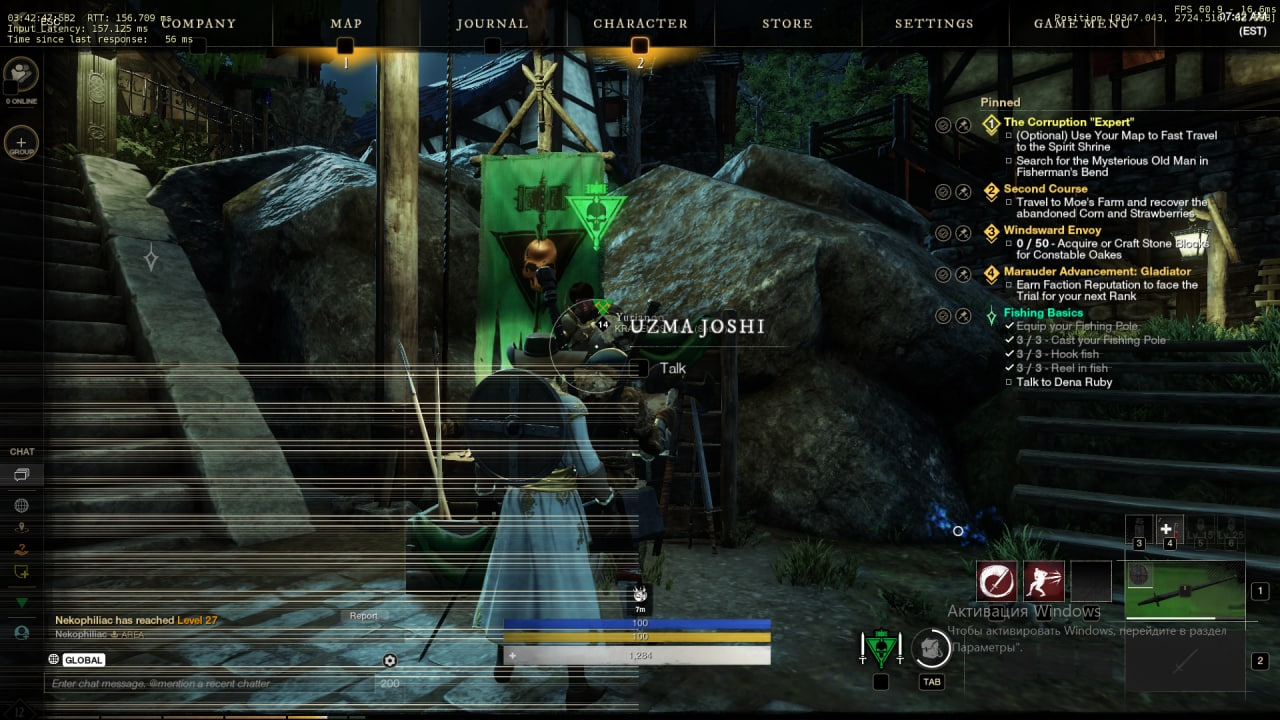Image resolution: width=1280 pixels, height=720 pixels.
Task: Open the Journal
Action: tap(492, 23)
